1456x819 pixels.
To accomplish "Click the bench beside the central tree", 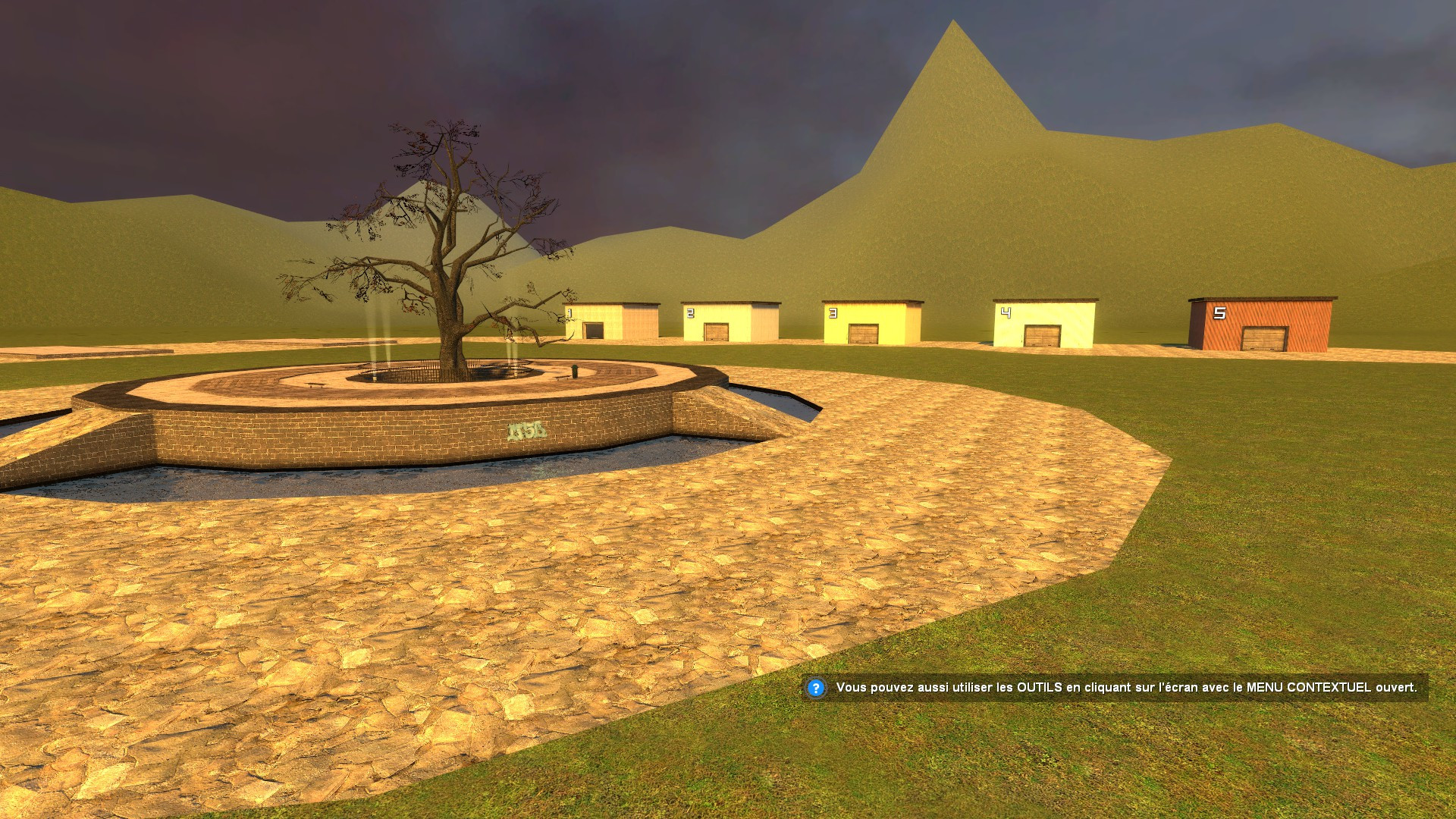I will (563, 378).
